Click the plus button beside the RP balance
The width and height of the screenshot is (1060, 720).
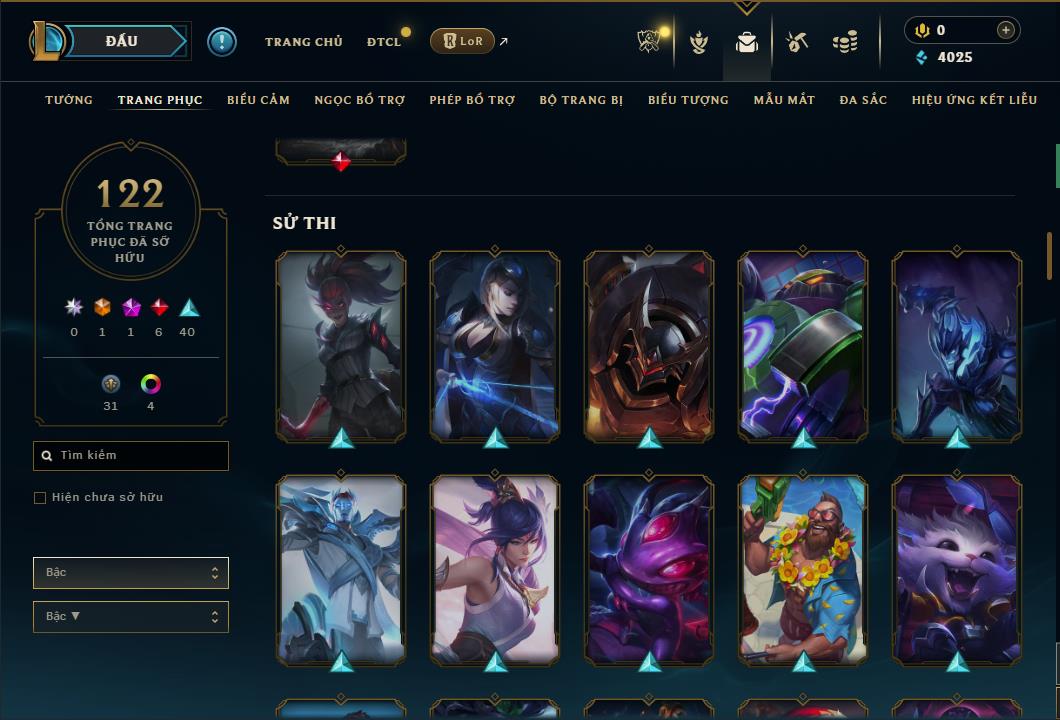pos(1005,30)
